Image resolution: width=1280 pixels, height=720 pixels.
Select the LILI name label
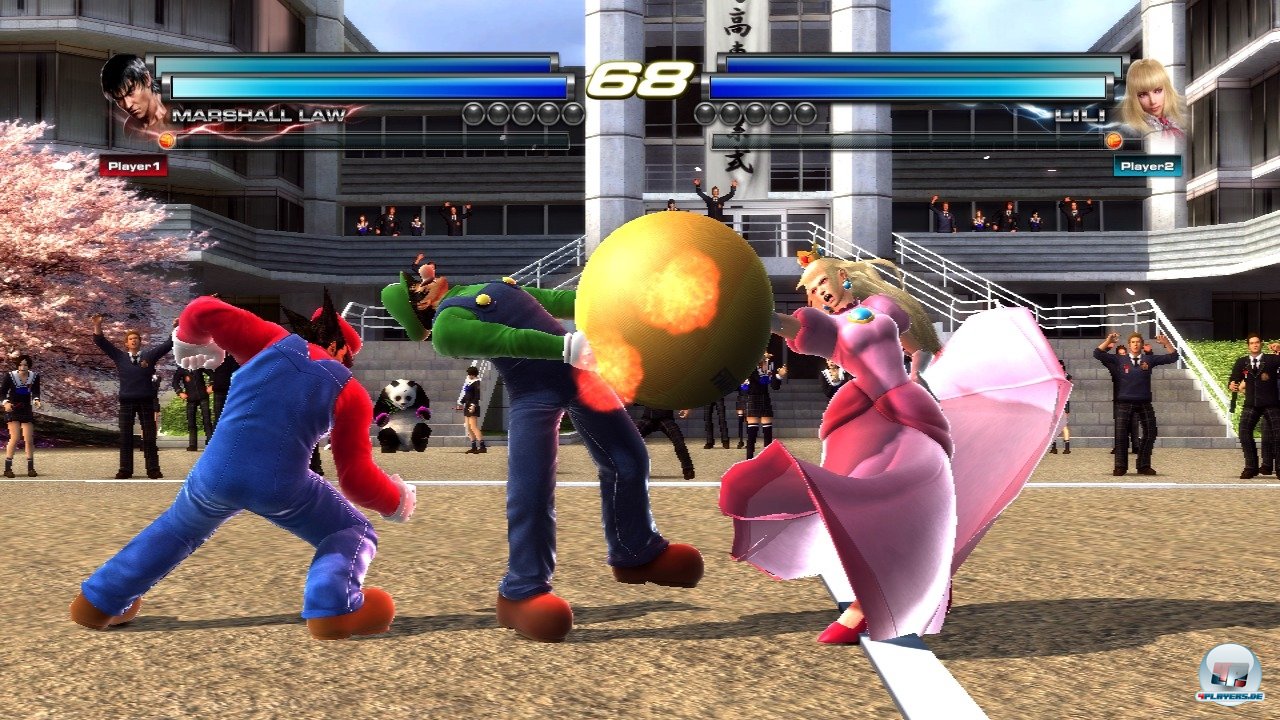tap(1080, 116)
